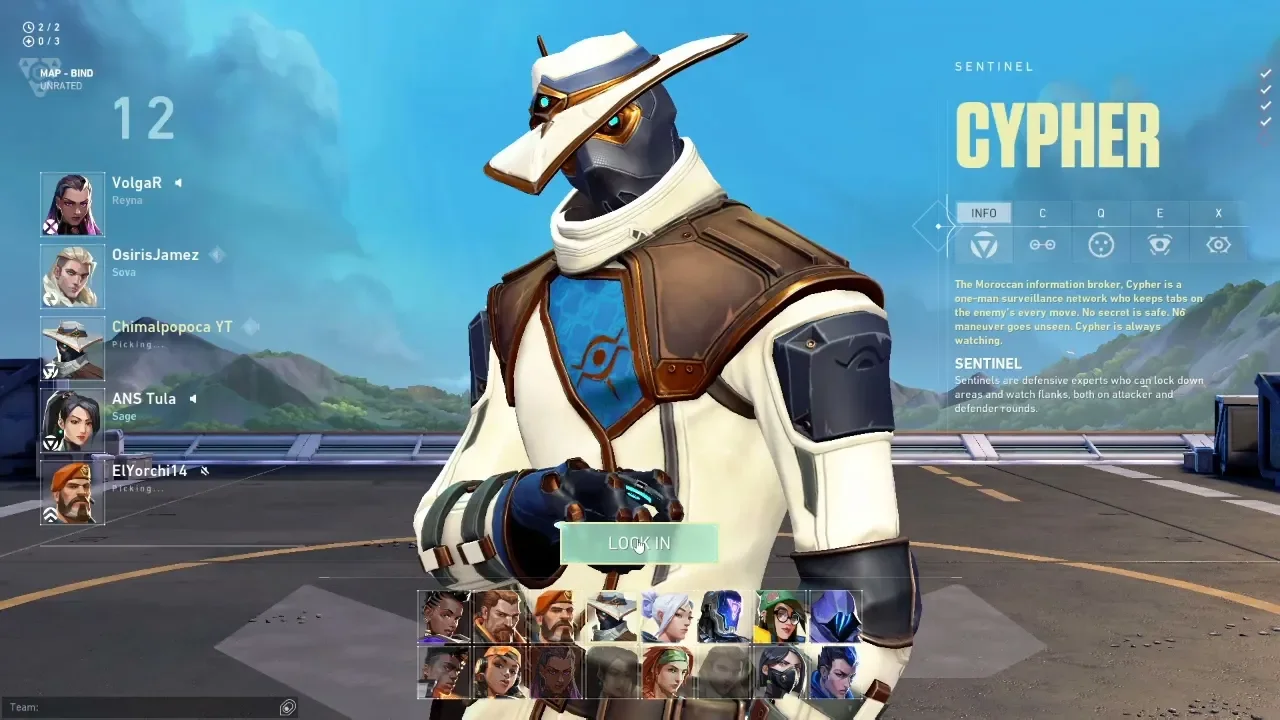Viewport: 1280px width, 720px height.
Task: Choose Raze in the agent grid
Action: point(500,672)
